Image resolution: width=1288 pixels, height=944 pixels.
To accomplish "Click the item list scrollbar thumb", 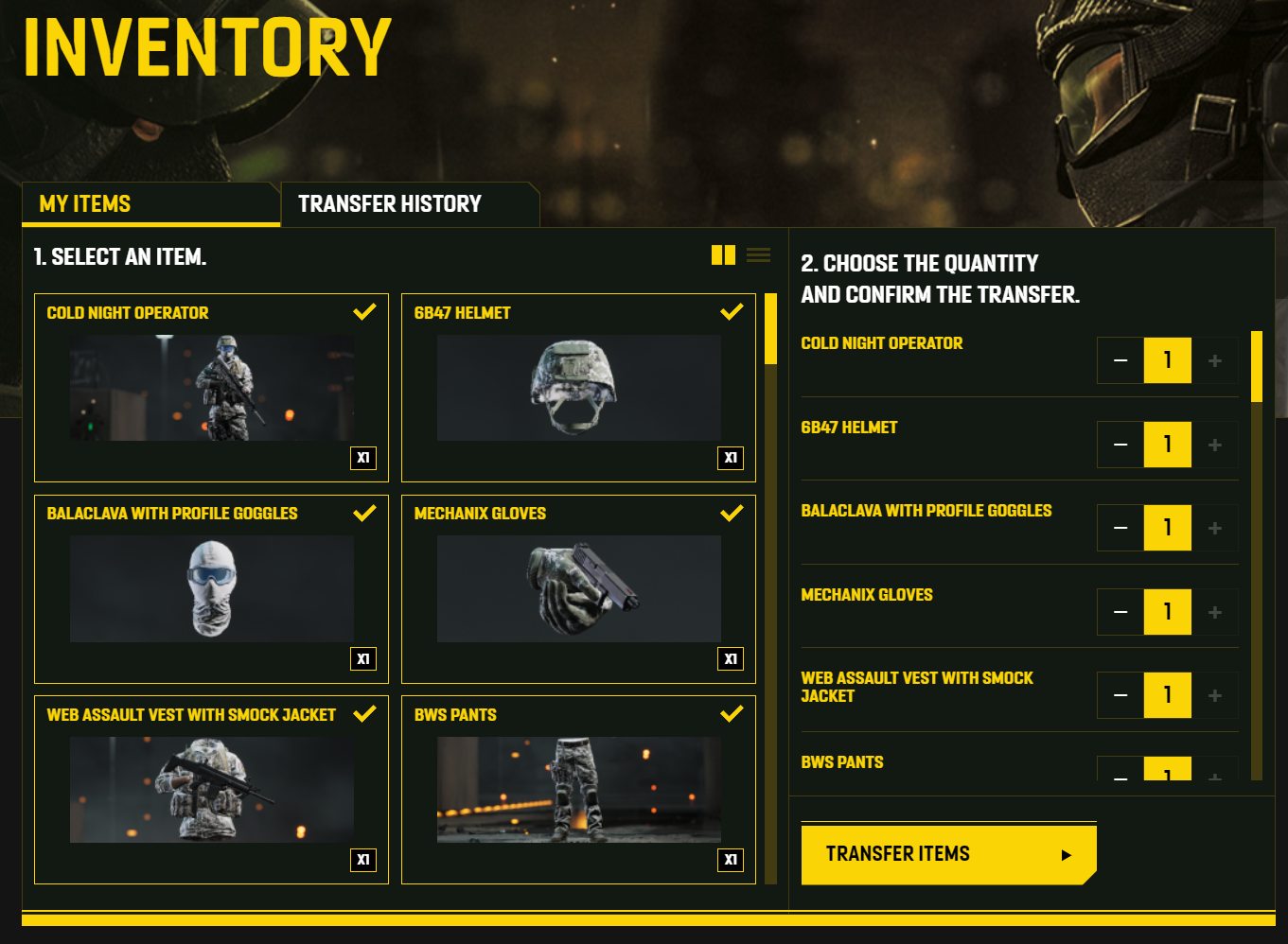I will tap(770, 329).
